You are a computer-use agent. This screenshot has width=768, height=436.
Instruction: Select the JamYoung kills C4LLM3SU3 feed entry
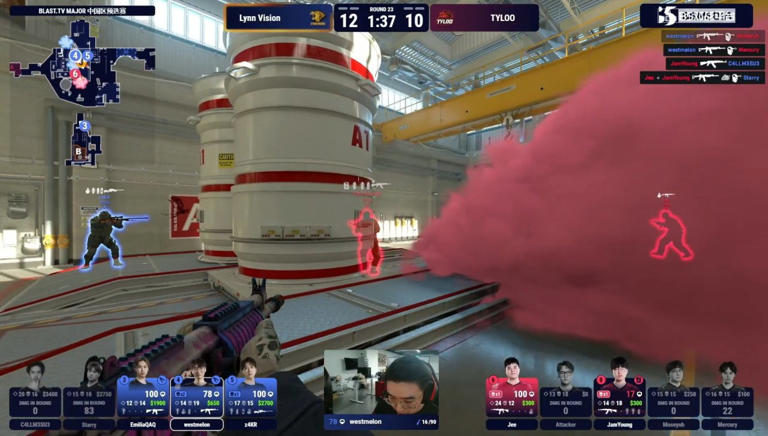714,63
